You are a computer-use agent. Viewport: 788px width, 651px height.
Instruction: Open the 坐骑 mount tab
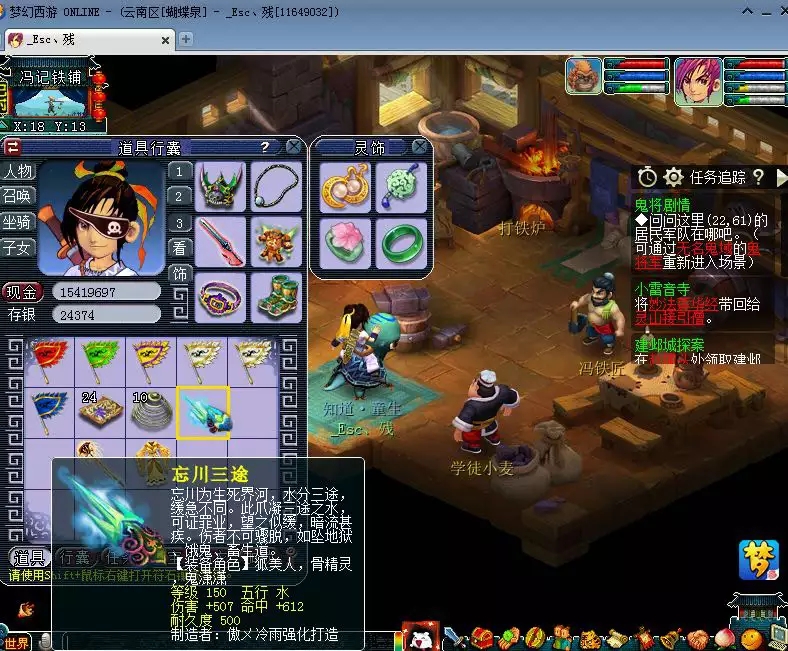click(x=17, y=221)
